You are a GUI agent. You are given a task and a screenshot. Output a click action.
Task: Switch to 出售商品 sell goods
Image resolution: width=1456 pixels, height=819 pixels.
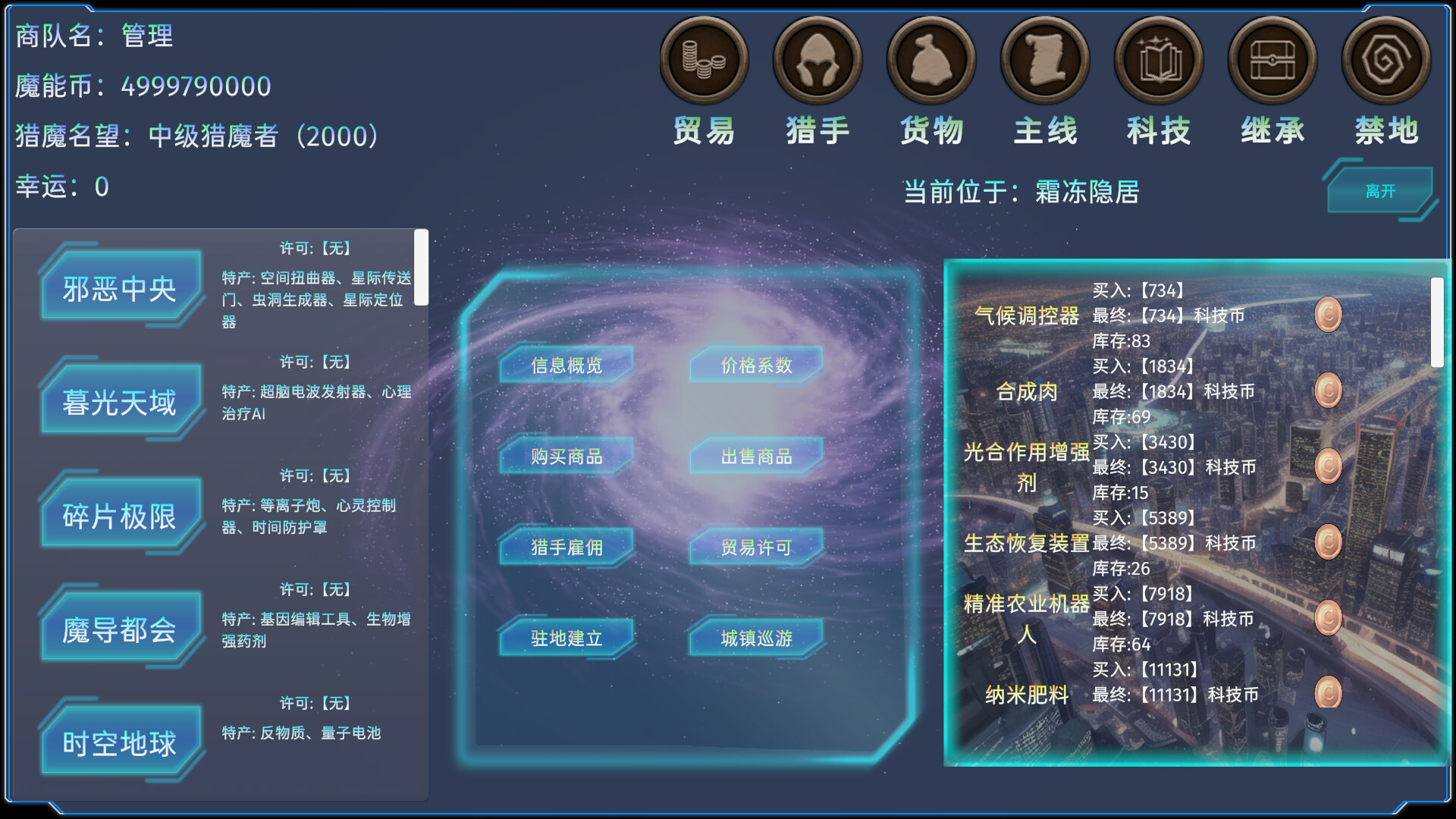click(x=754, y=457)
